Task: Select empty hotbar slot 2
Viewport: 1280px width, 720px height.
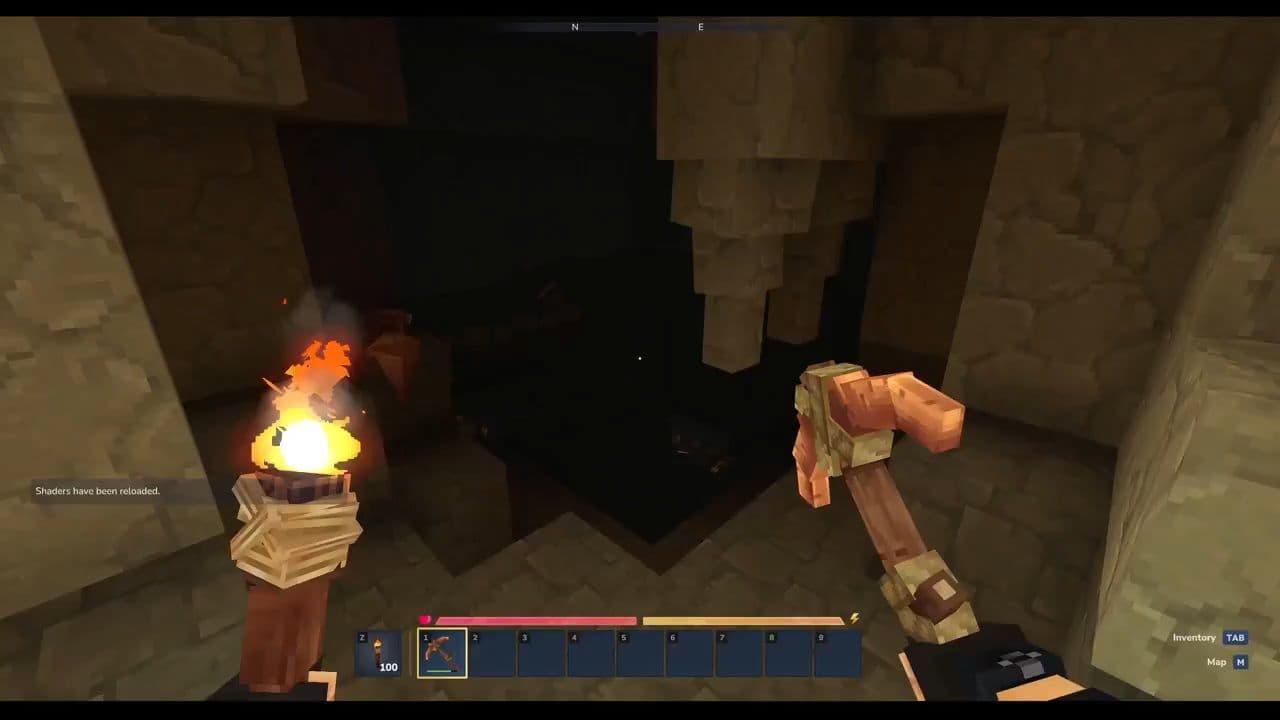Action: click(x=491, y=653)
